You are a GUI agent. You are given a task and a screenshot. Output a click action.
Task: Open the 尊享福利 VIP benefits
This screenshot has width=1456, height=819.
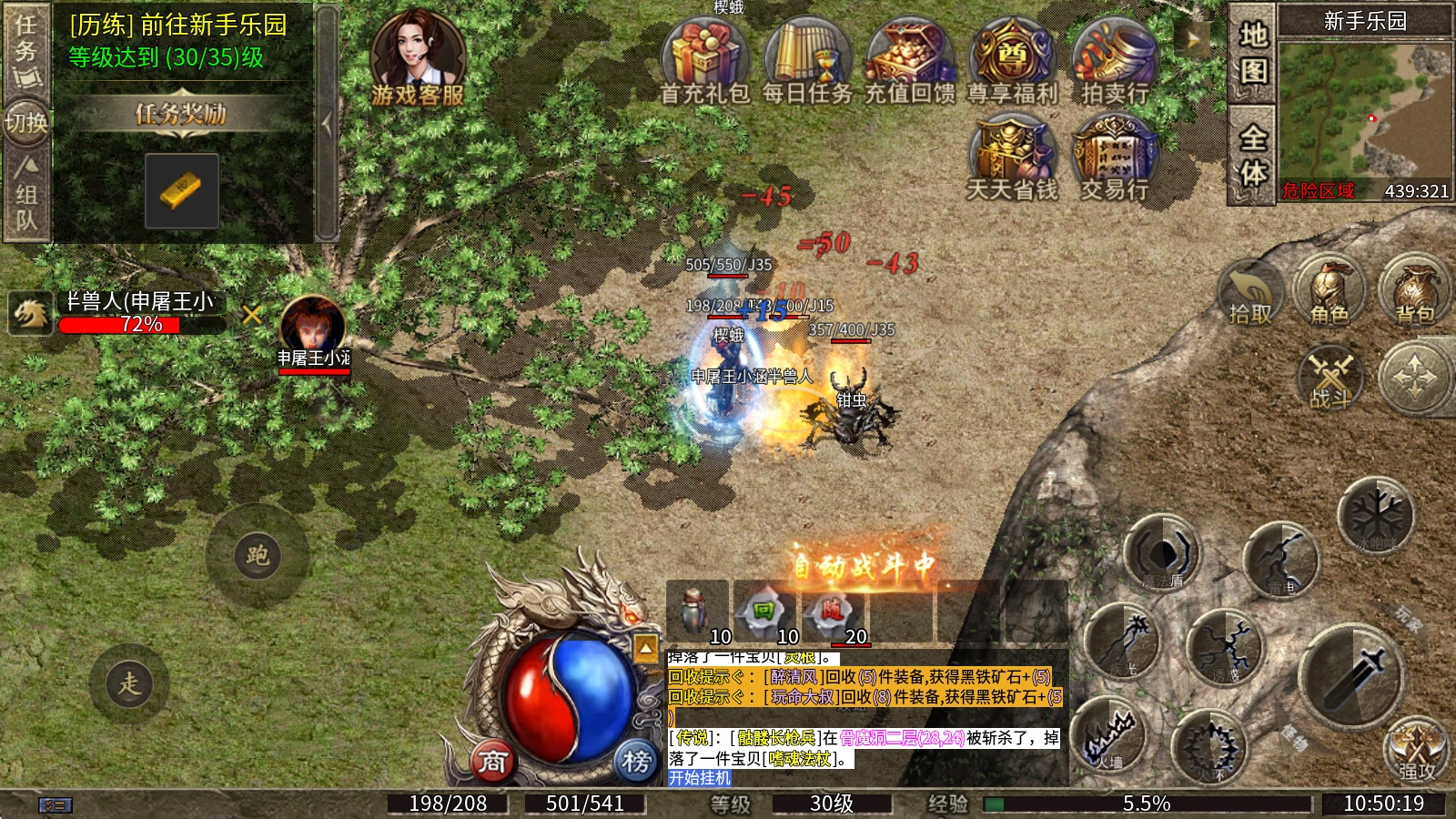point(1012,60)
